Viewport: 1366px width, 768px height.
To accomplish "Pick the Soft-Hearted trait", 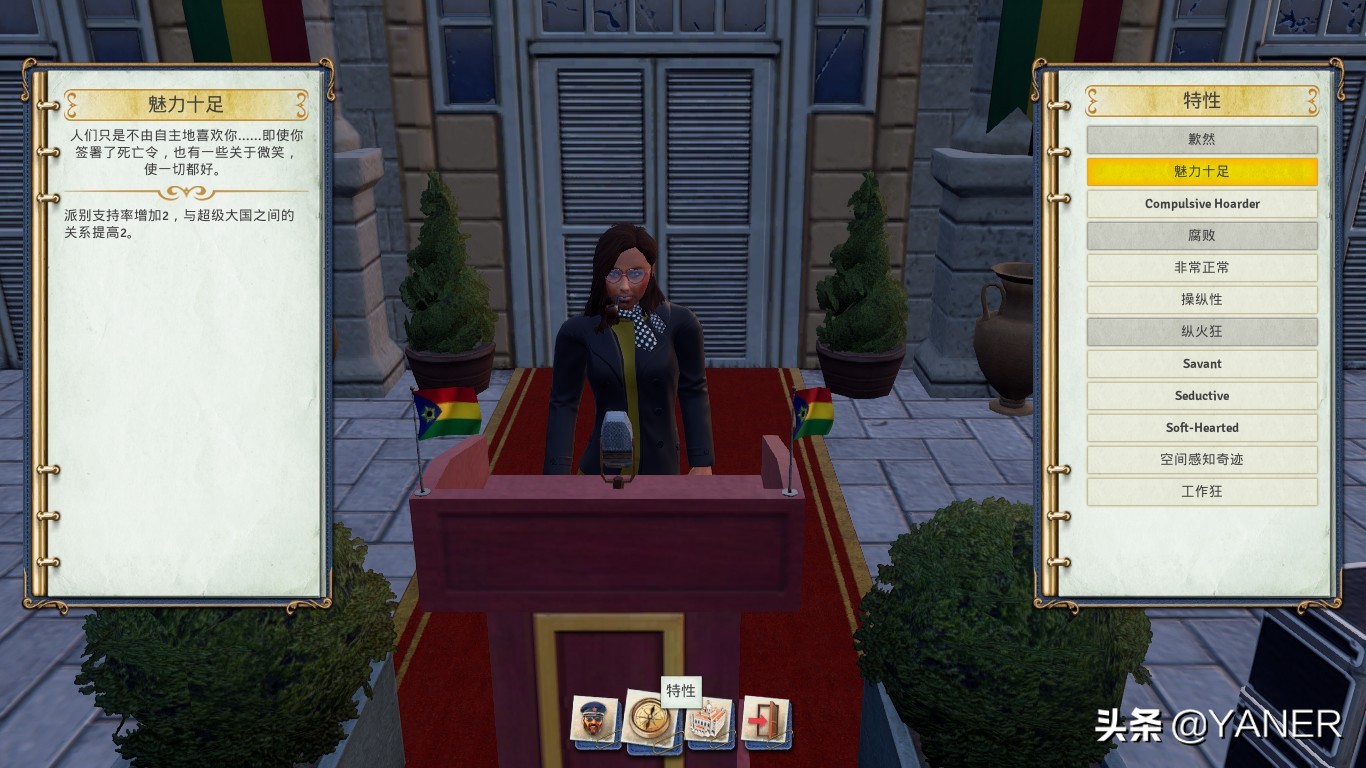I will (1201, 428).
